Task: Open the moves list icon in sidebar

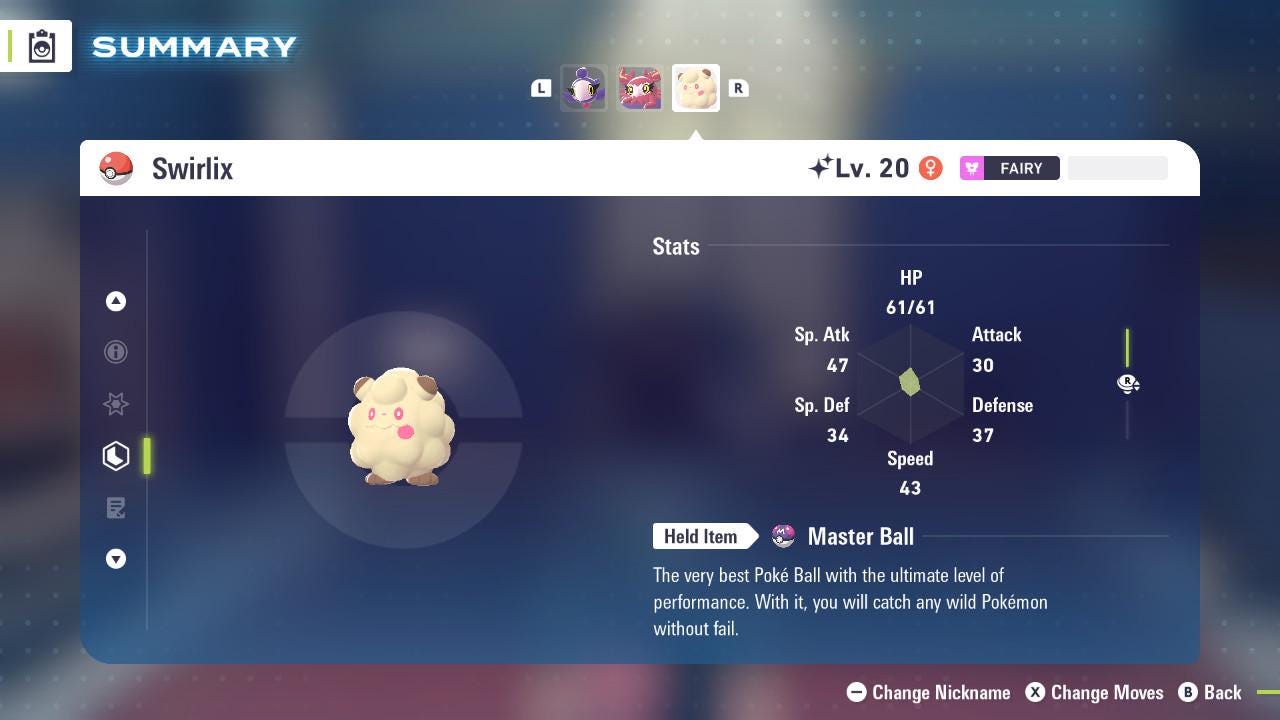Action: [116, 508]
